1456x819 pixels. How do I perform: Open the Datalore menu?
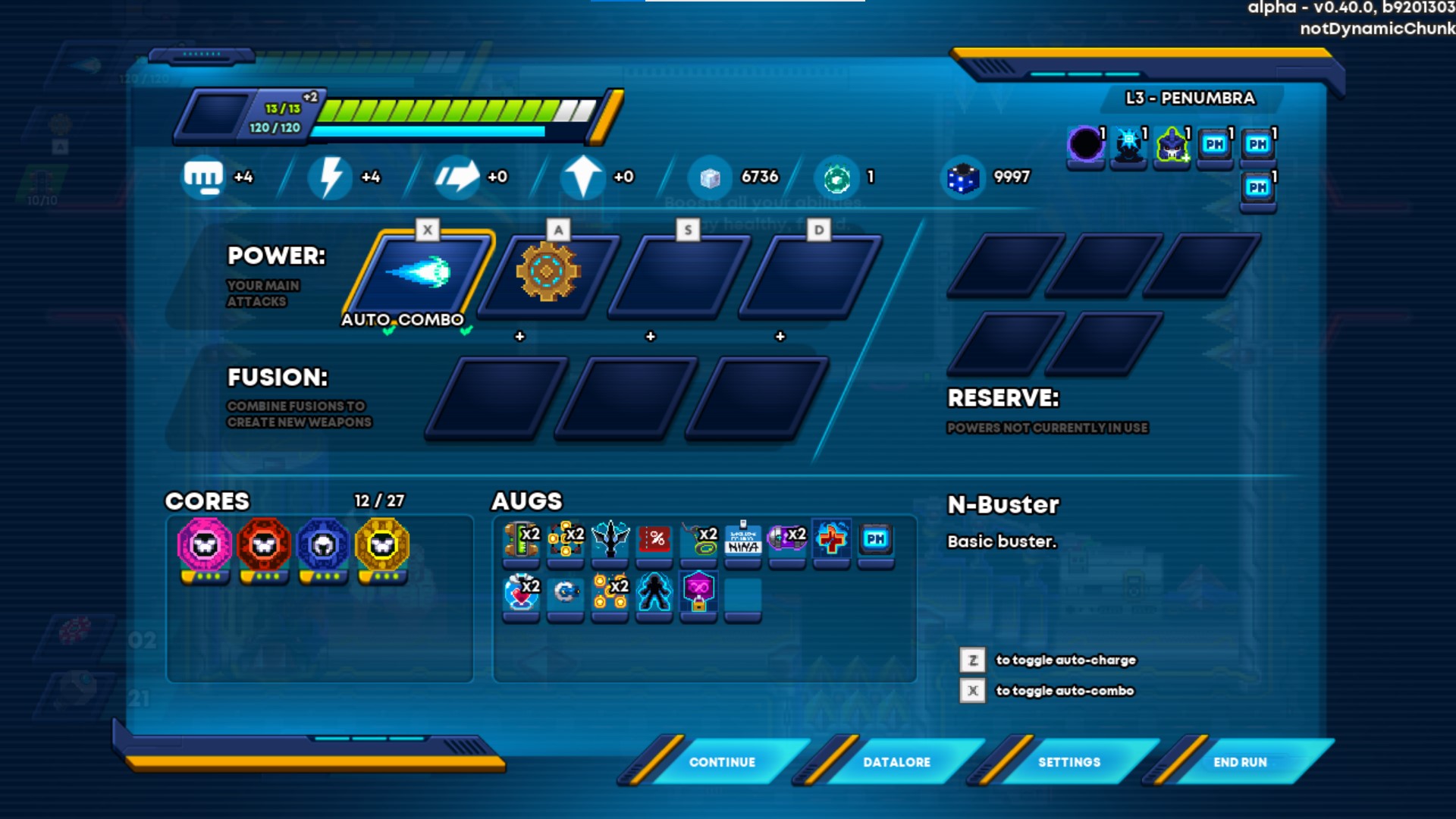[896, 762]
